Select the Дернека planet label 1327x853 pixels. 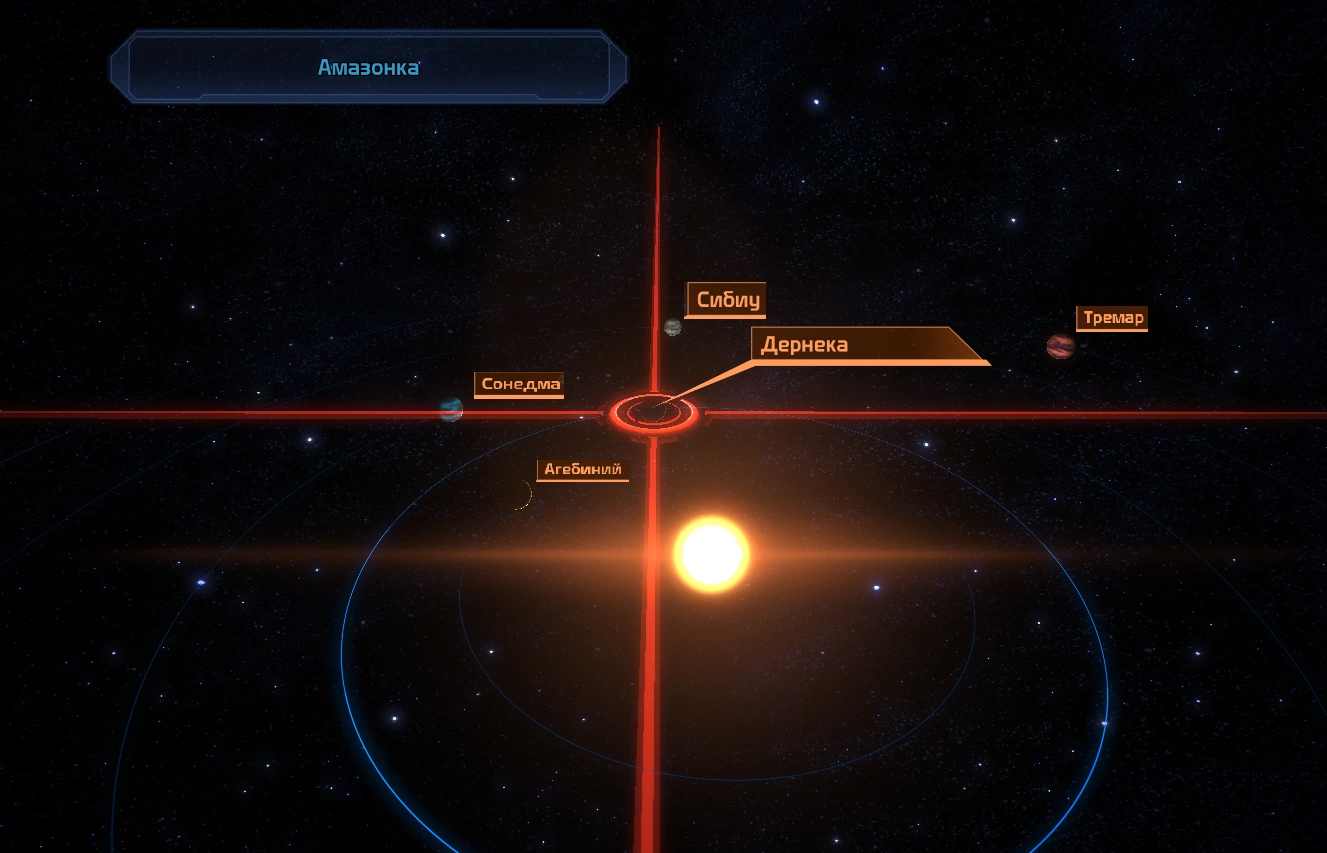(x=804, y=345)
